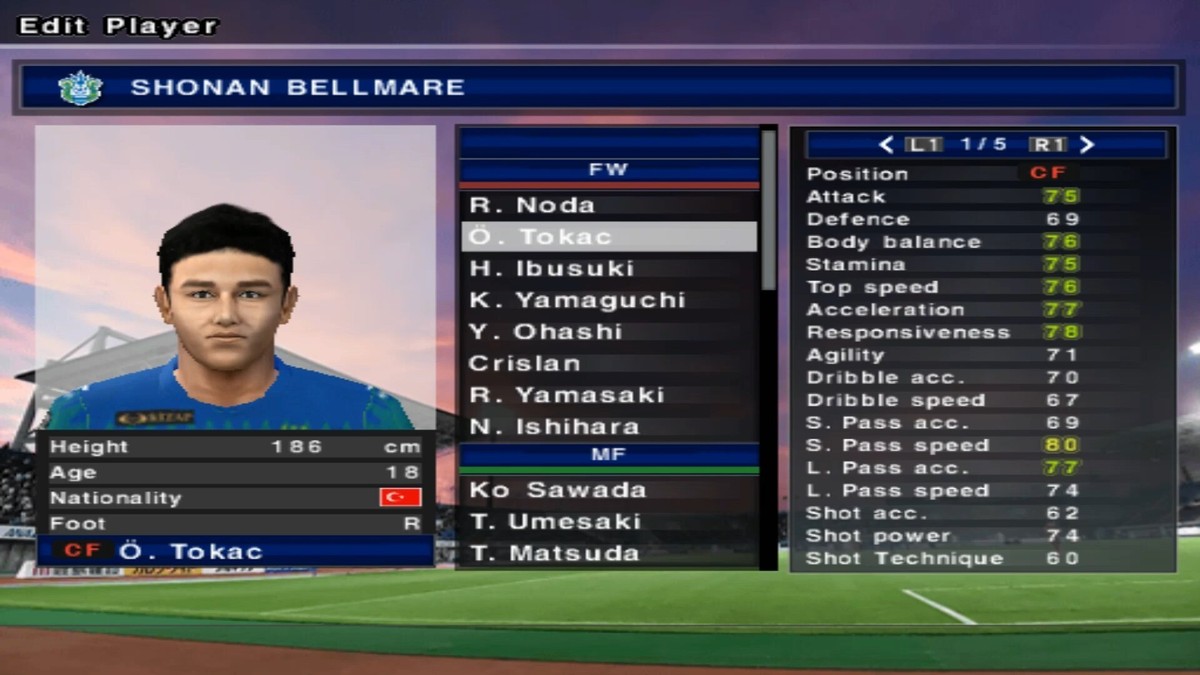Choose T. Umesaki in the roster
This screenshot has width=1200, height=675.
point(608,522)
